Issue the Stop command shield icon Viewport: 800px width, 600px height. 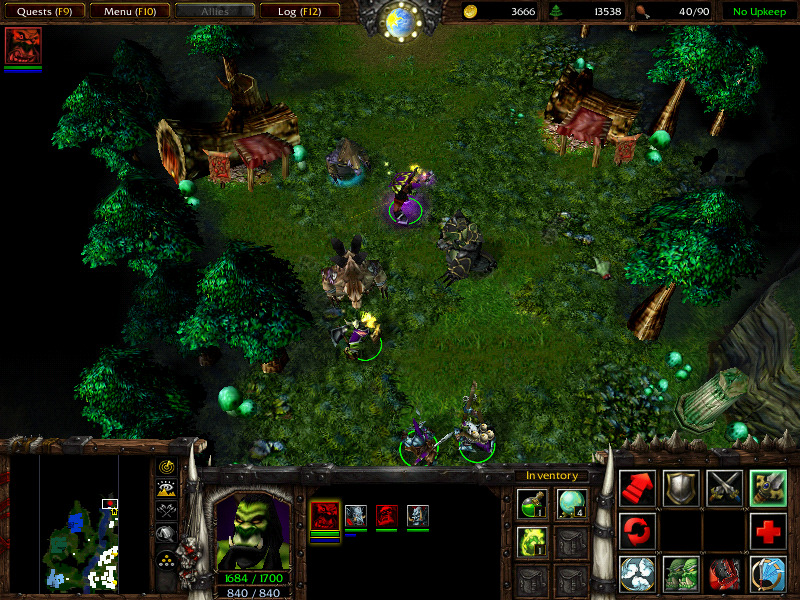(681, 487)
